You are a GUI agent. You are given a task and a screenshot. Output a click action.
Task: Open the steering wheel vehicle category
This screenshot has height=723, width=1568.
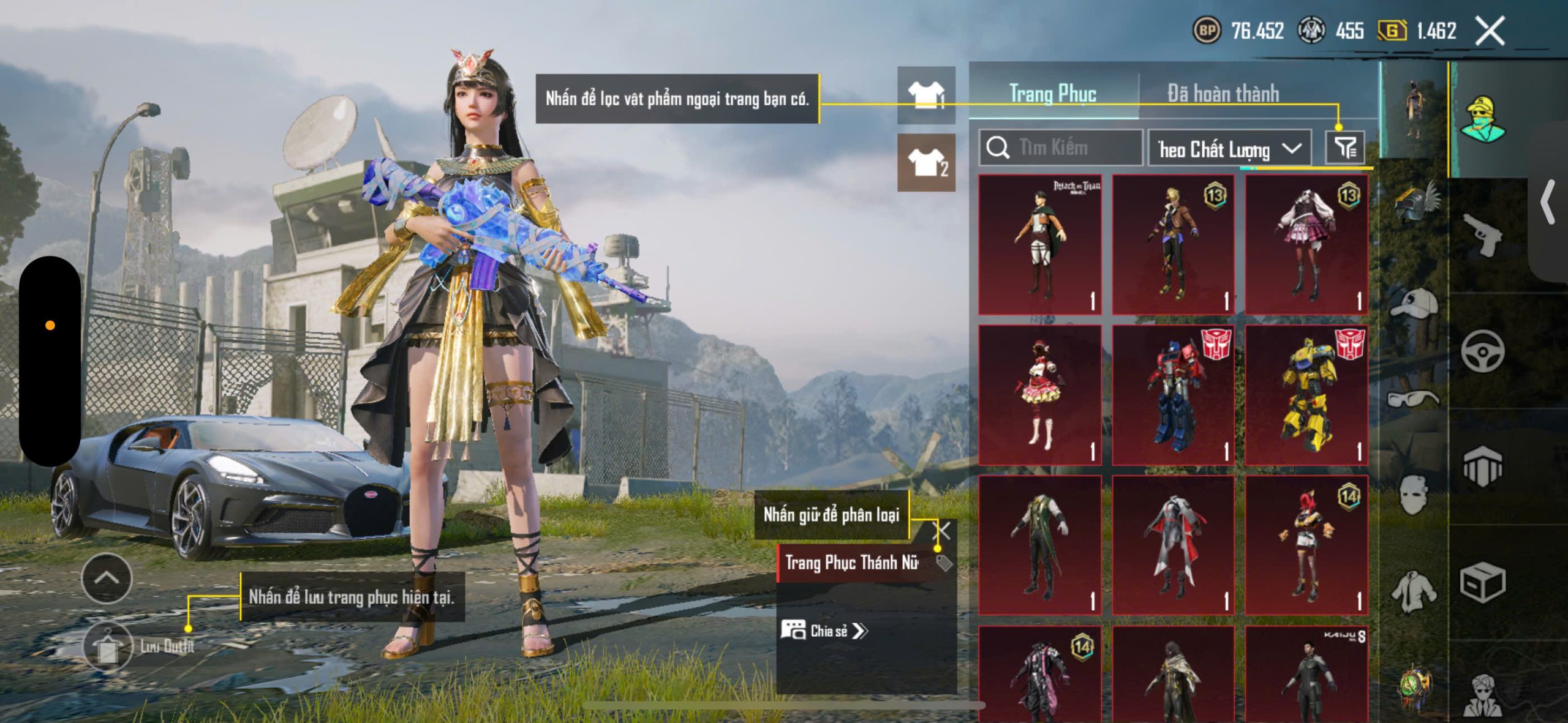click(1483, 351)
